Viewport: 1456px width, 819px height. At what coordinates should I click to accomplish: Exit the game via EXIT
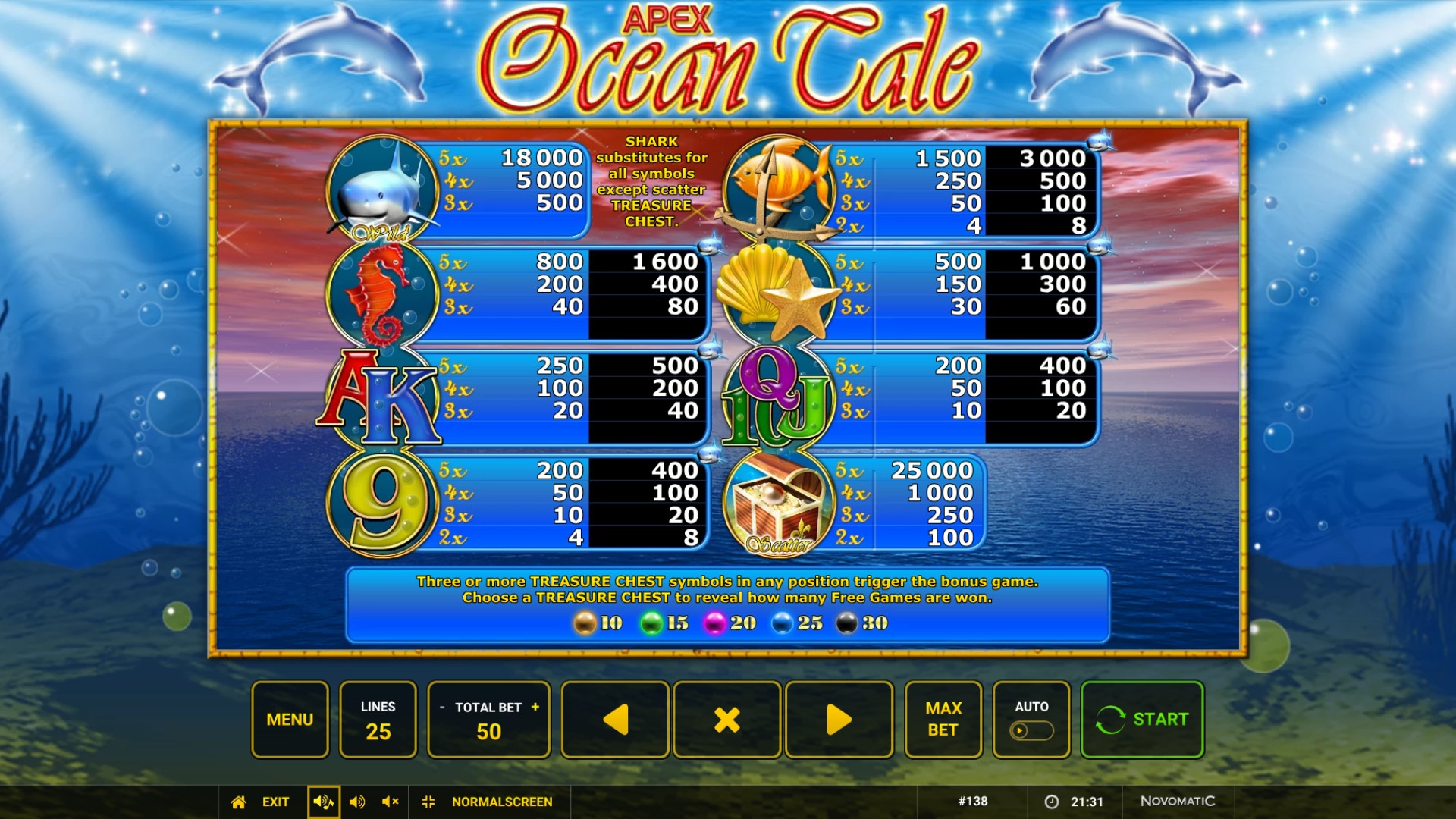click(275, 802)
